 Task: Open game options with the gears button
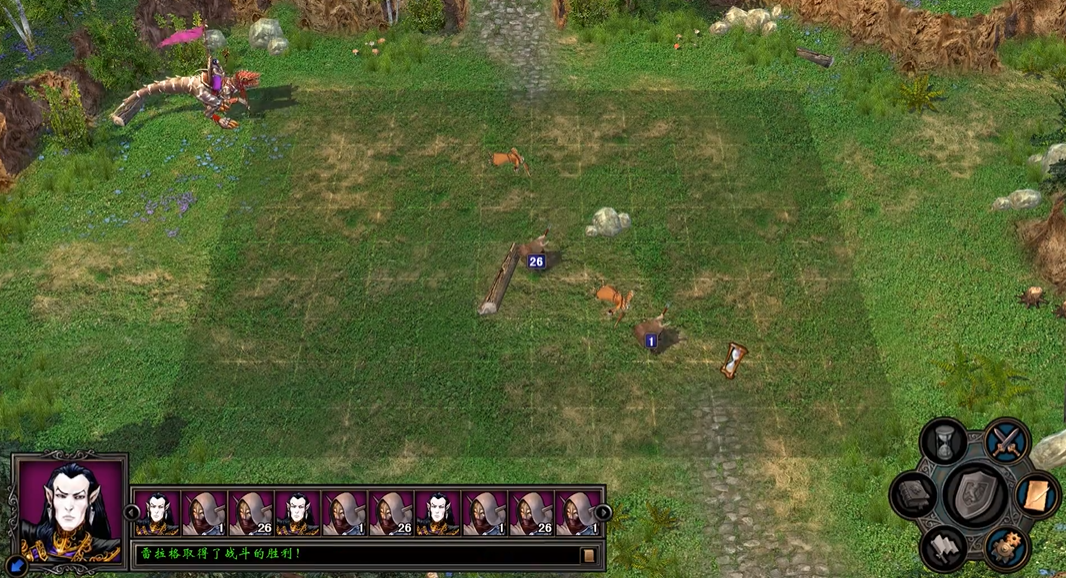(x=1006, y=547)
